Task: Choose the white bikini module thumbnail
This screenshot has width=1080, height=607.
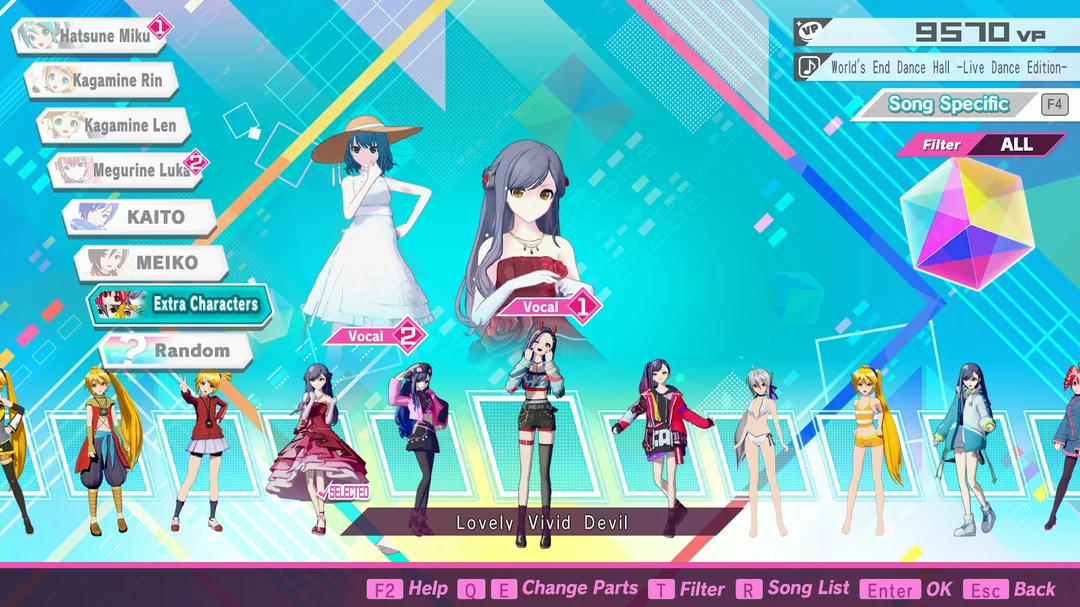Action: (762, 445)
